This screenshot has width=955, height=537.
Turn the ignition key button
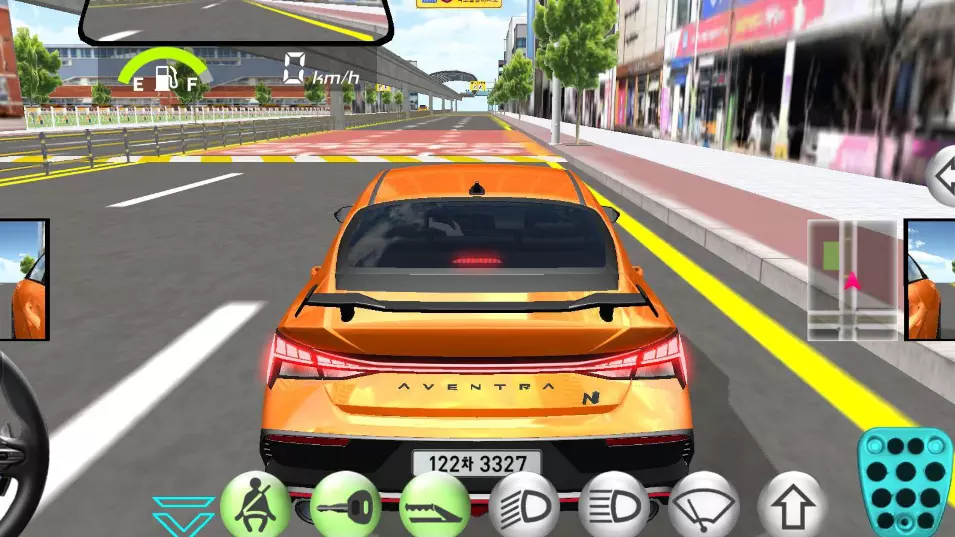[345, 506]
